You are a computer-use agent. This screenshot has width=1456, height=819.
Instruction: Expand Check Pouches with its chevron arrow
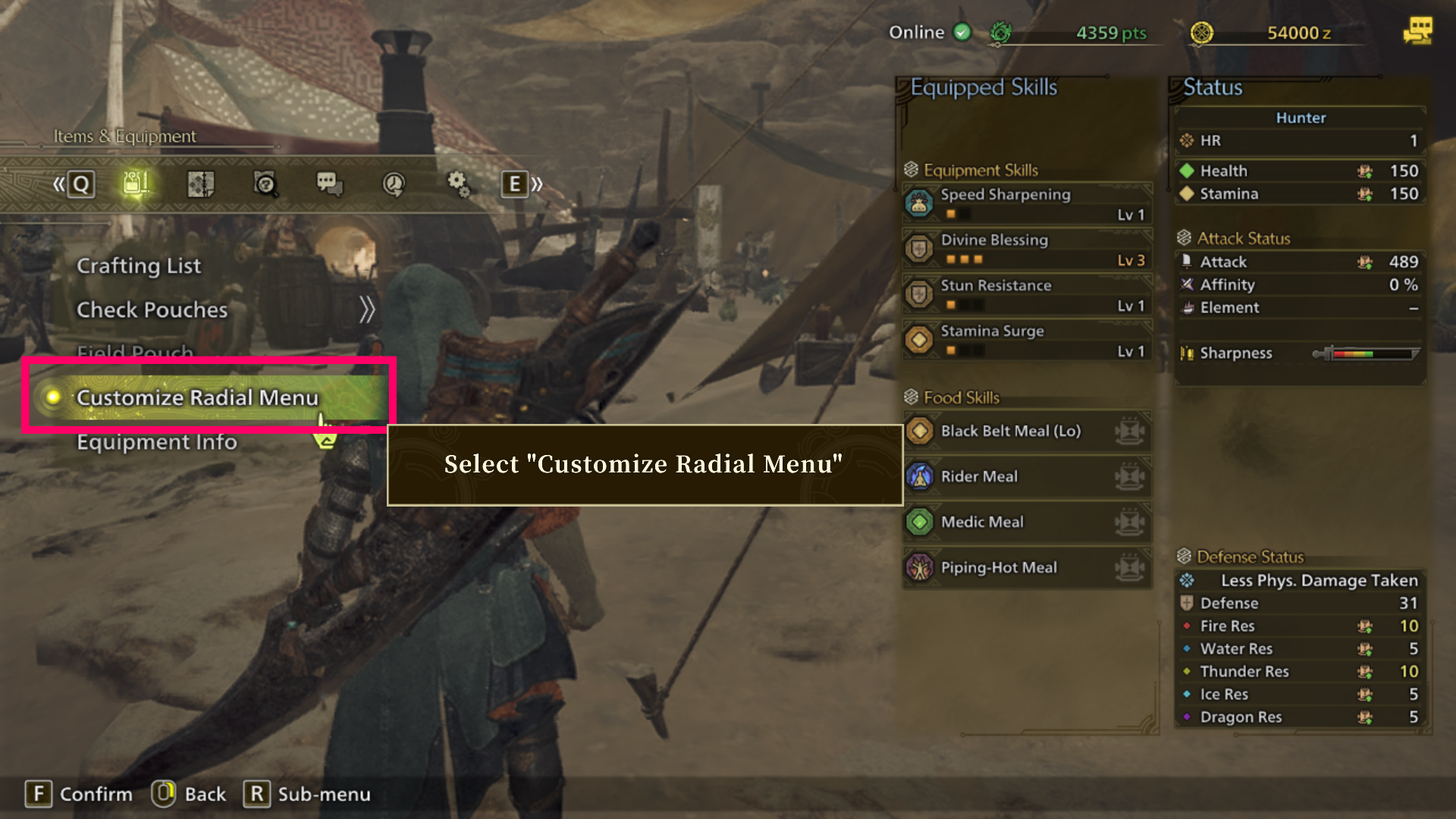[x=369, y=309]
